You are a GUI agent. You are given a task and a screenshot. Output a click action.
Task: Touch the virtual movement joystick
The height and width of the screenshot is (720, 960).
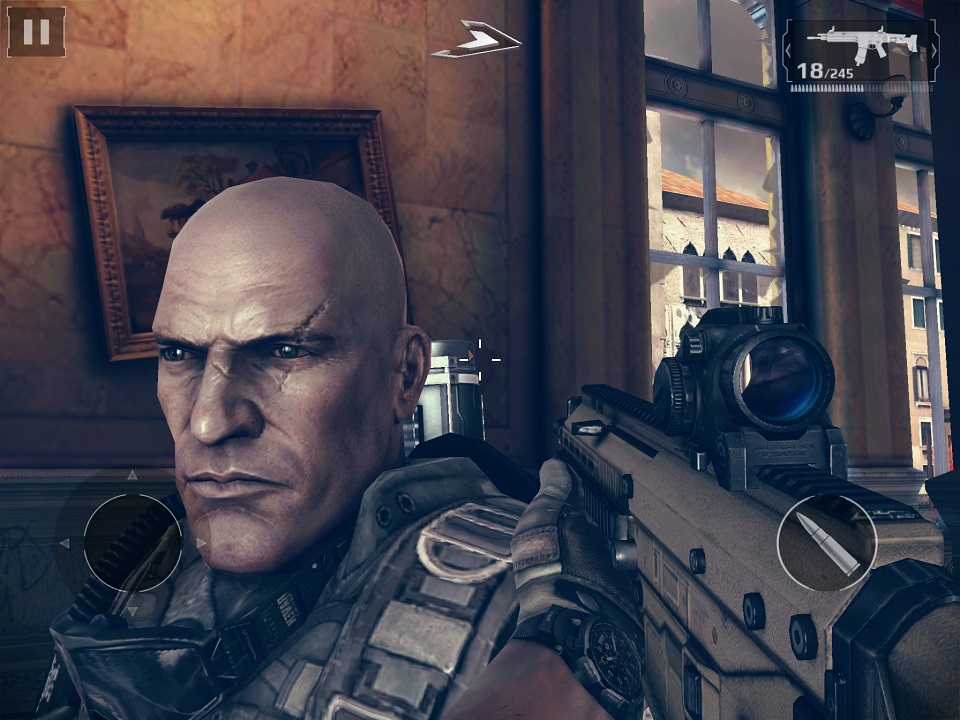[x=132, y=543]
